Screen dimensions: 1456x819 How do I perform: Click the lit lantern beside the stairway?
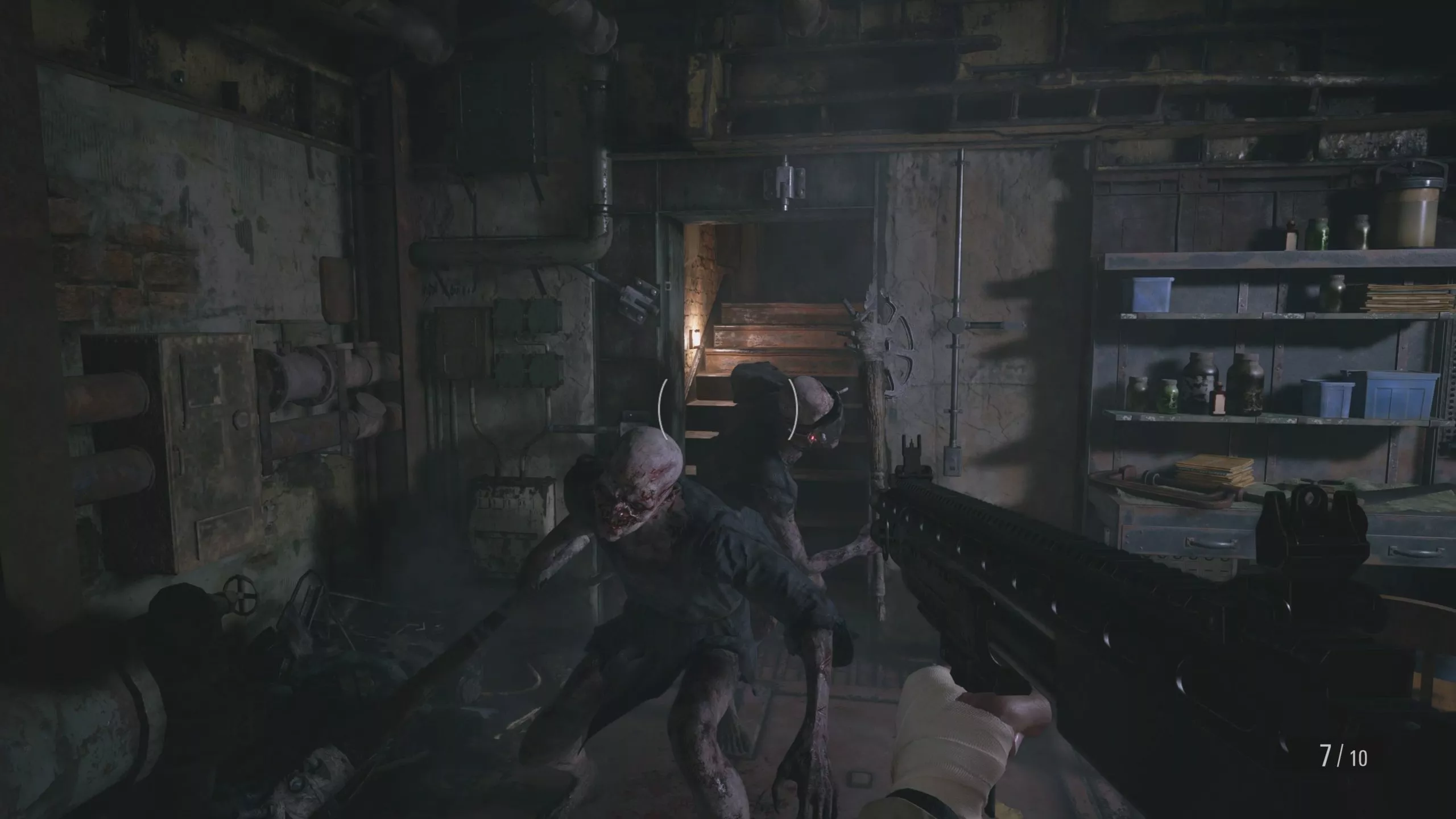[694, 338]
